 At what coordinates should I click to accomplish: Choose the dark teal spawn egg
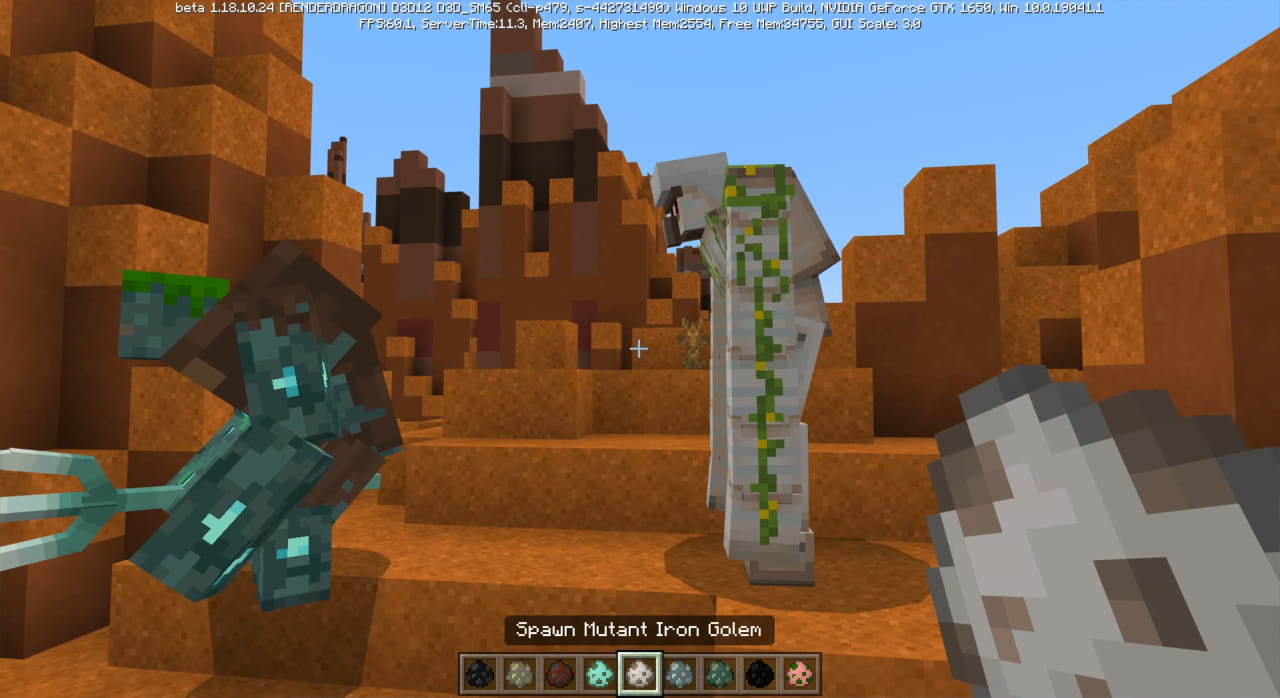(x=720, y=673)
